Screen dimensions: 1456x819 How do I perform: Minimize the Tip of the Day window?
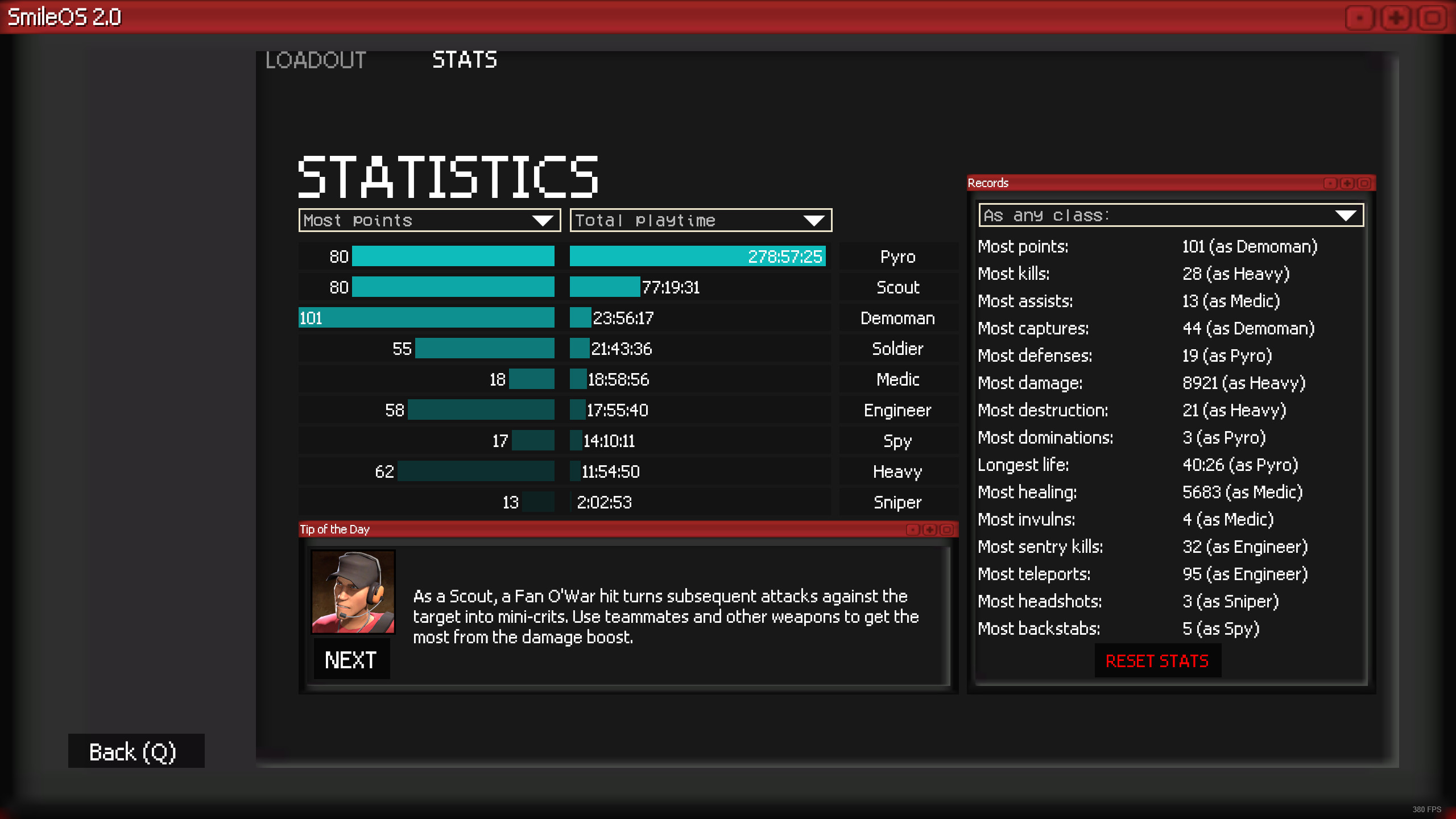click(x=913, y=530)
